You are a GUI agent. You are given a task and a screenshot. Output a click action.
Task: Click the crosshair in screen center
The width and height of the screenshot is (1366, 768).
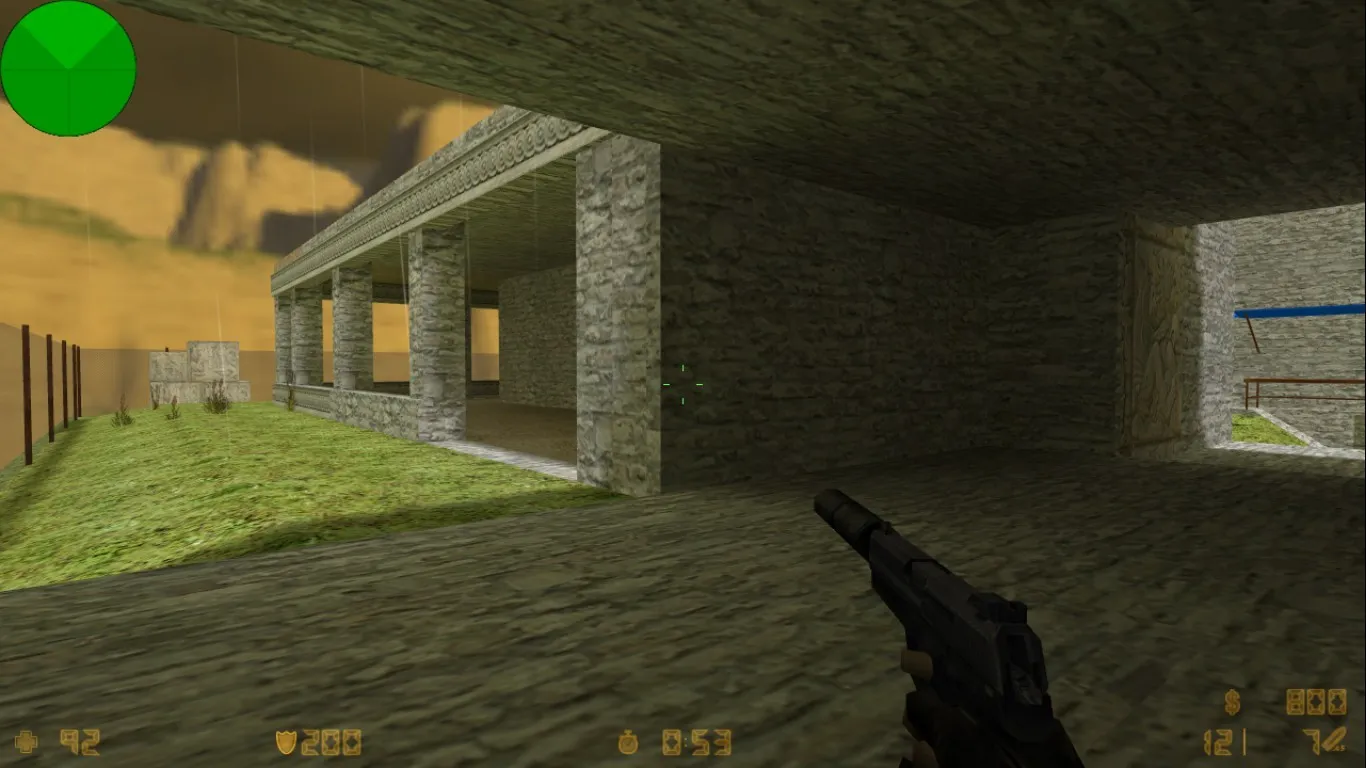pos(683,384)
